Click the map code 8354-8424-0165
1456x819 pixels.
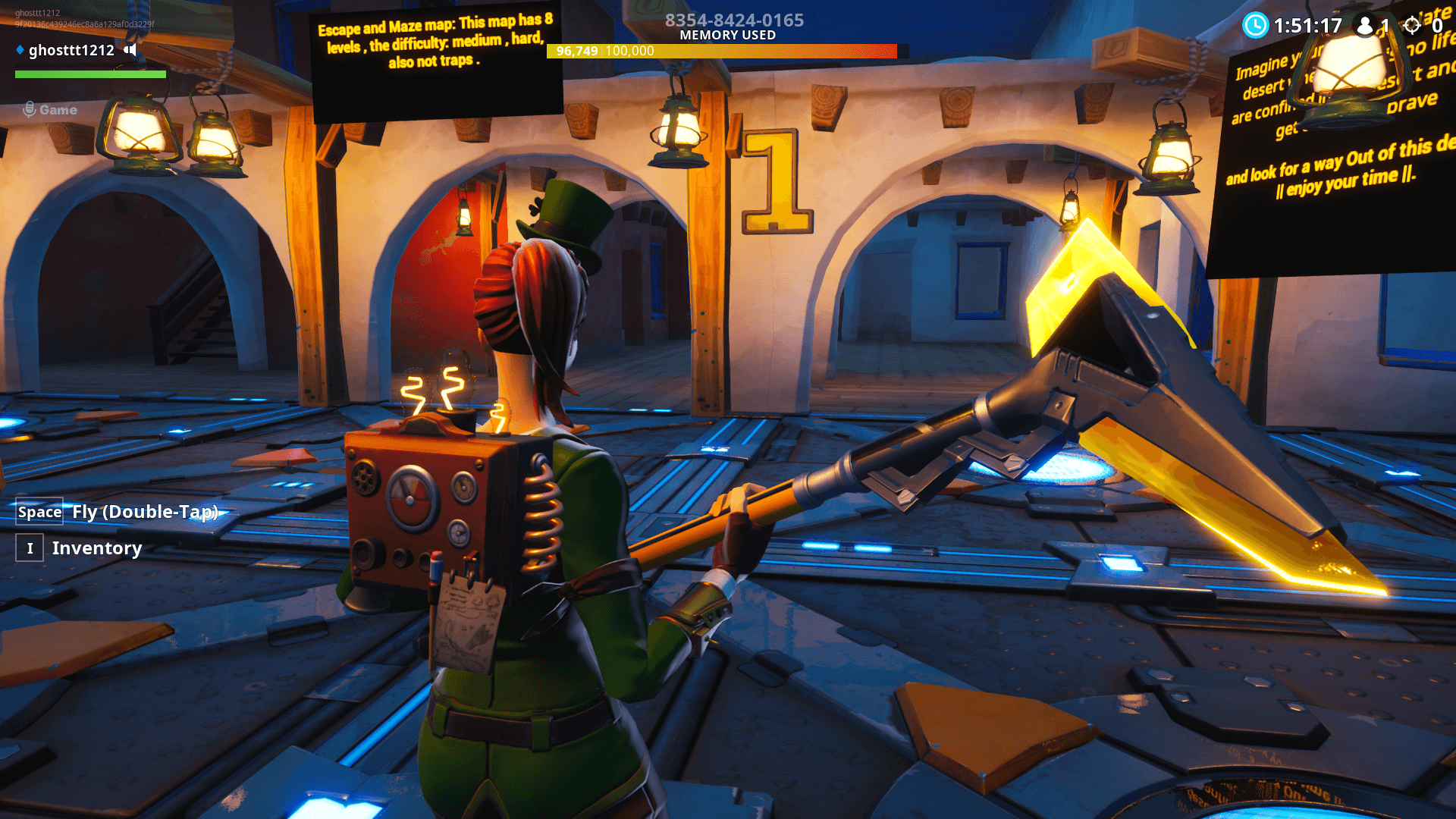click(x=733, y=20)
